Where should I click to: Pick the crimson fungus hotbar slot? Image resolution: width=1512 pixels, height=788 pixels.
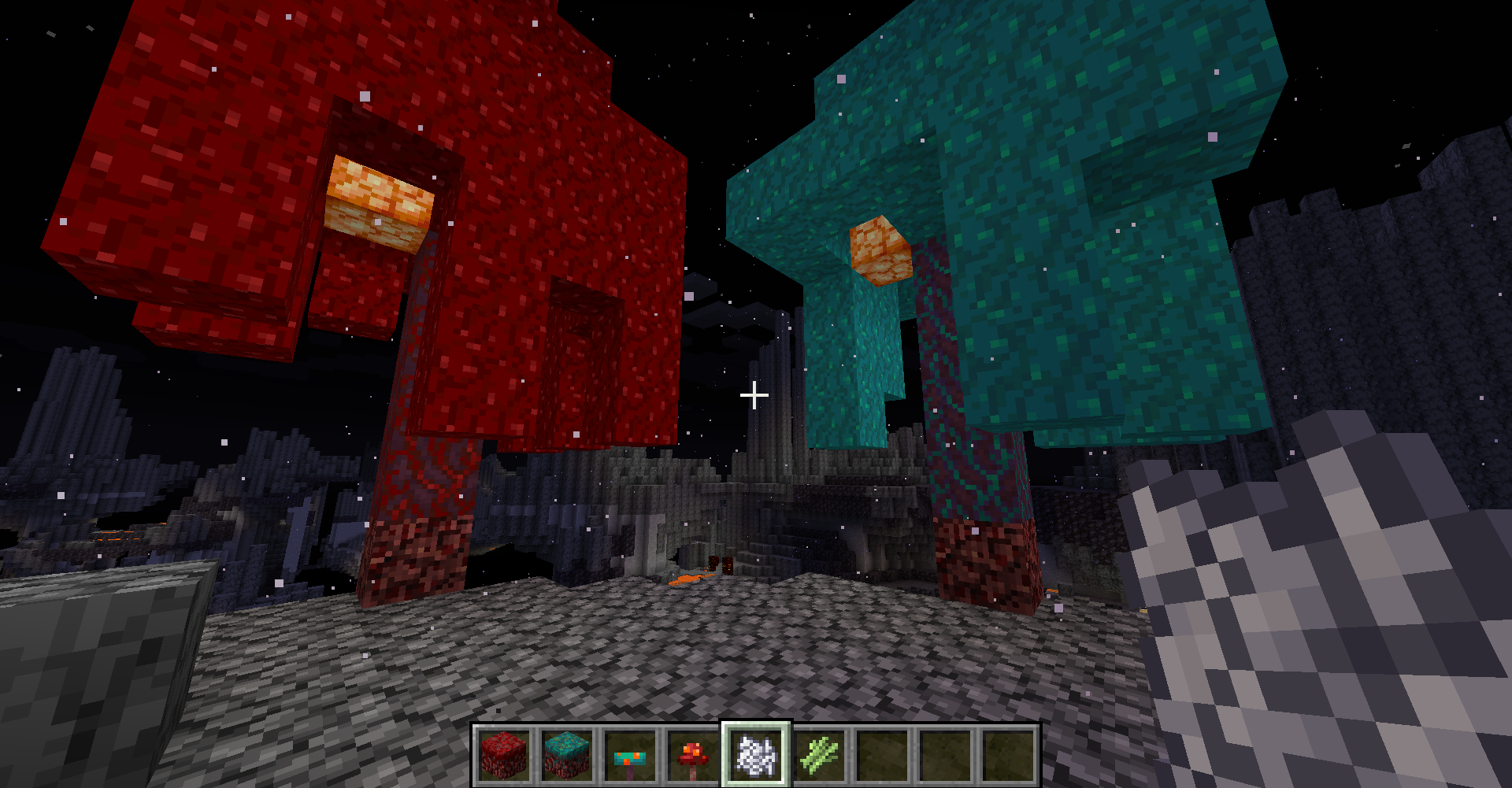(693, 755)
